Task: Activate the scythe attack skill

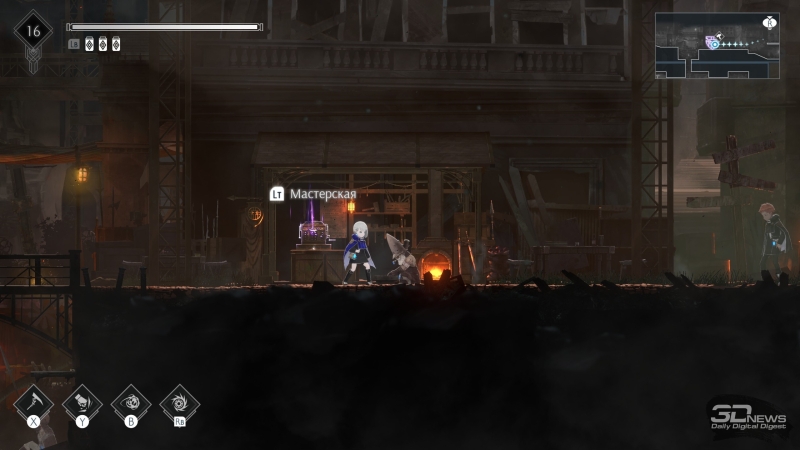Action: tap(34, 402)
